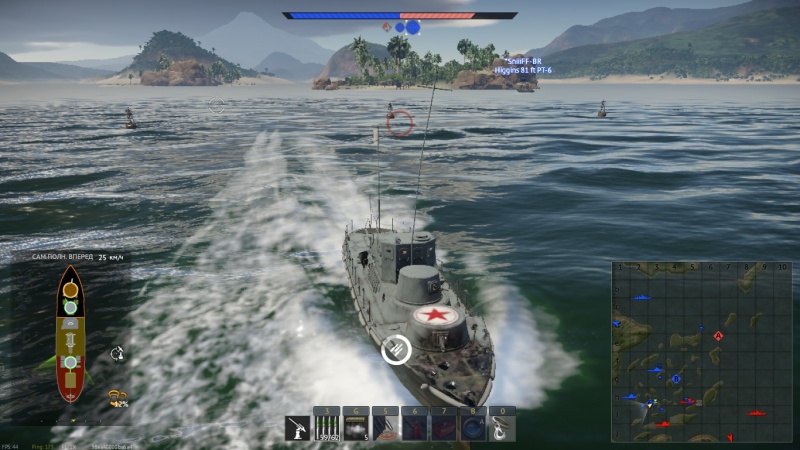Select the blue circular slot labeled 8
The width and height of the screenshot is (800, 450).
(472, 428)
